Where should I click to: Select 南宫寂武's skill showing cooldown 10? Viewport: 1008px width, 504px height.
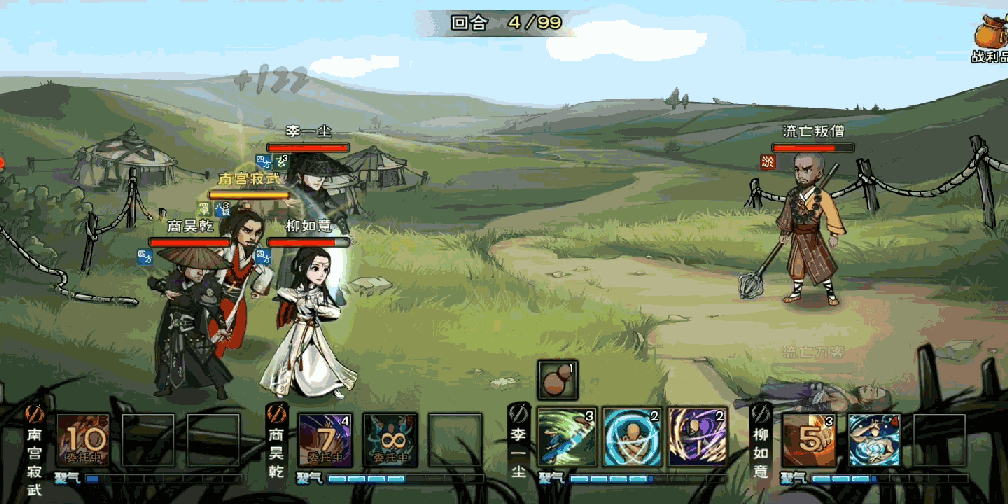click(87, 440)
